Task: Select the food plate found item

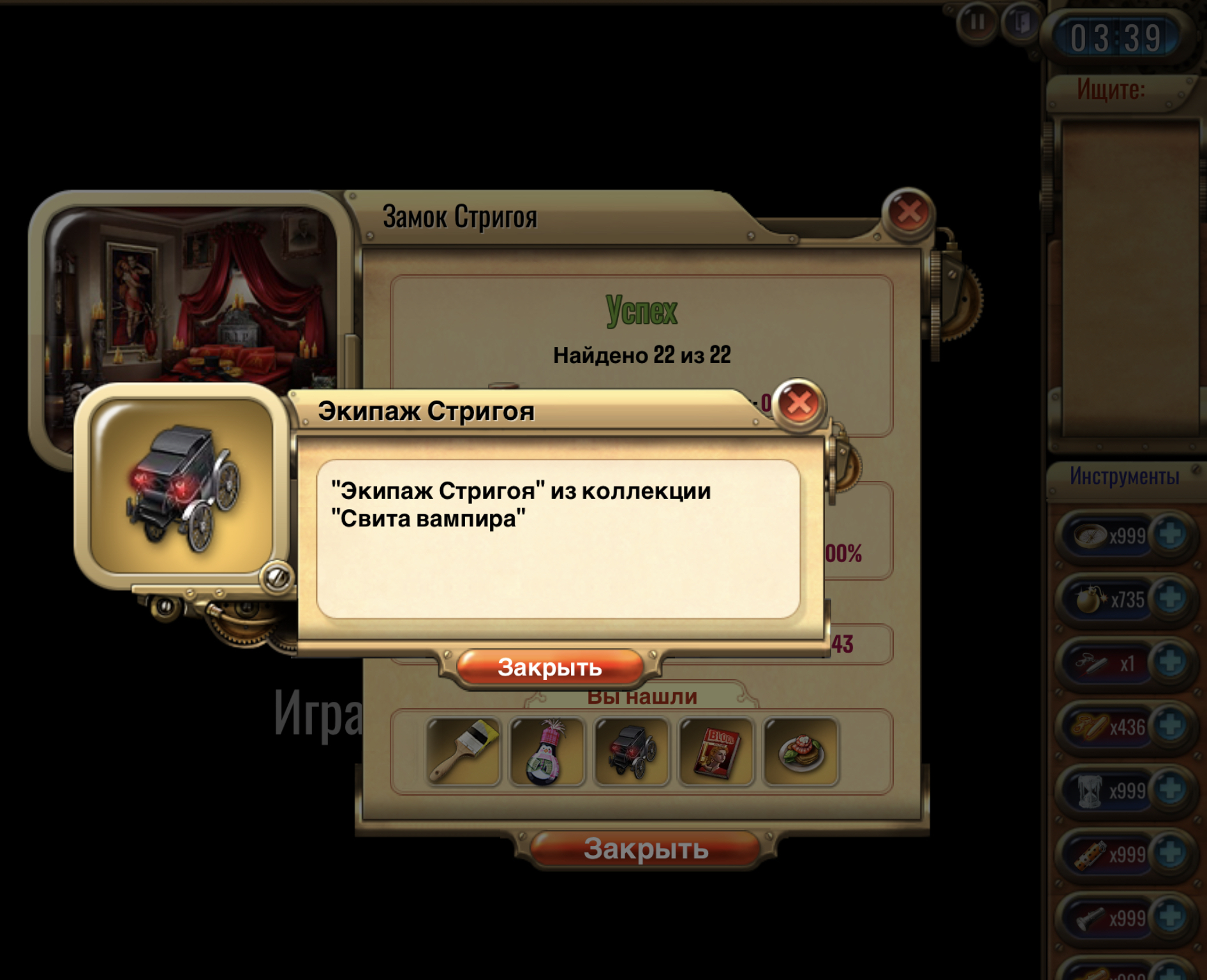Action: coord(801,751)
